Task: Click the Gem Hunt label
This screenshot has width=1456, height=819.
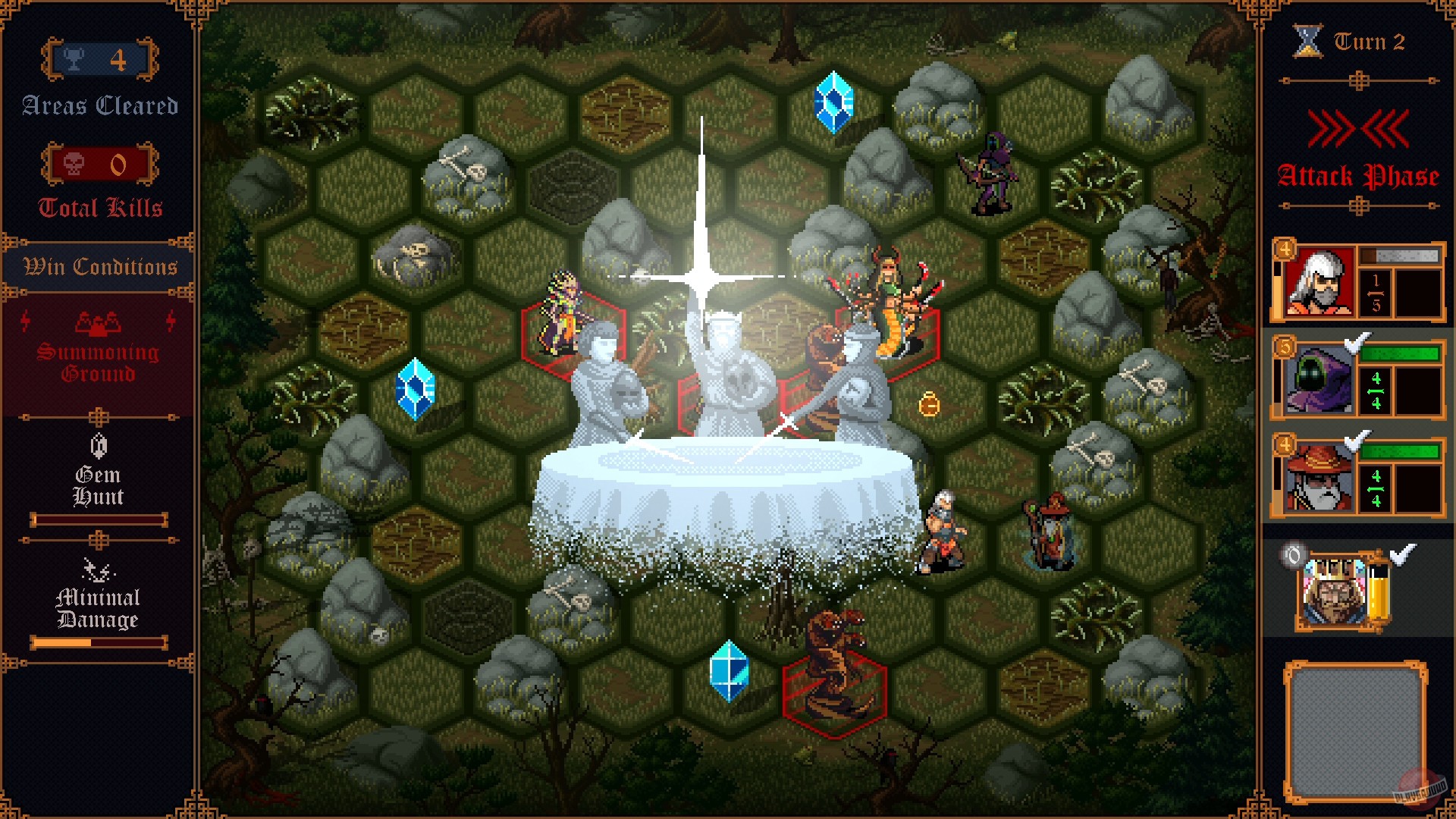Action: click(x=99, y=486)
